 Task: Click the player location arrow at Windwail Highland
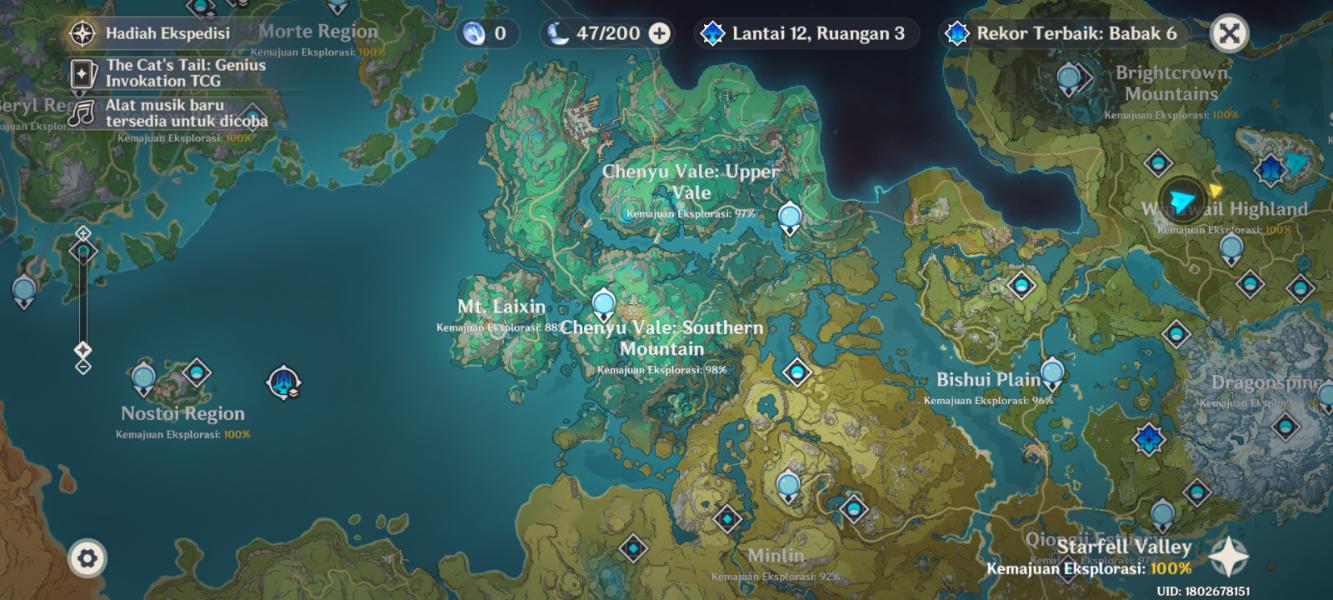1182,201
